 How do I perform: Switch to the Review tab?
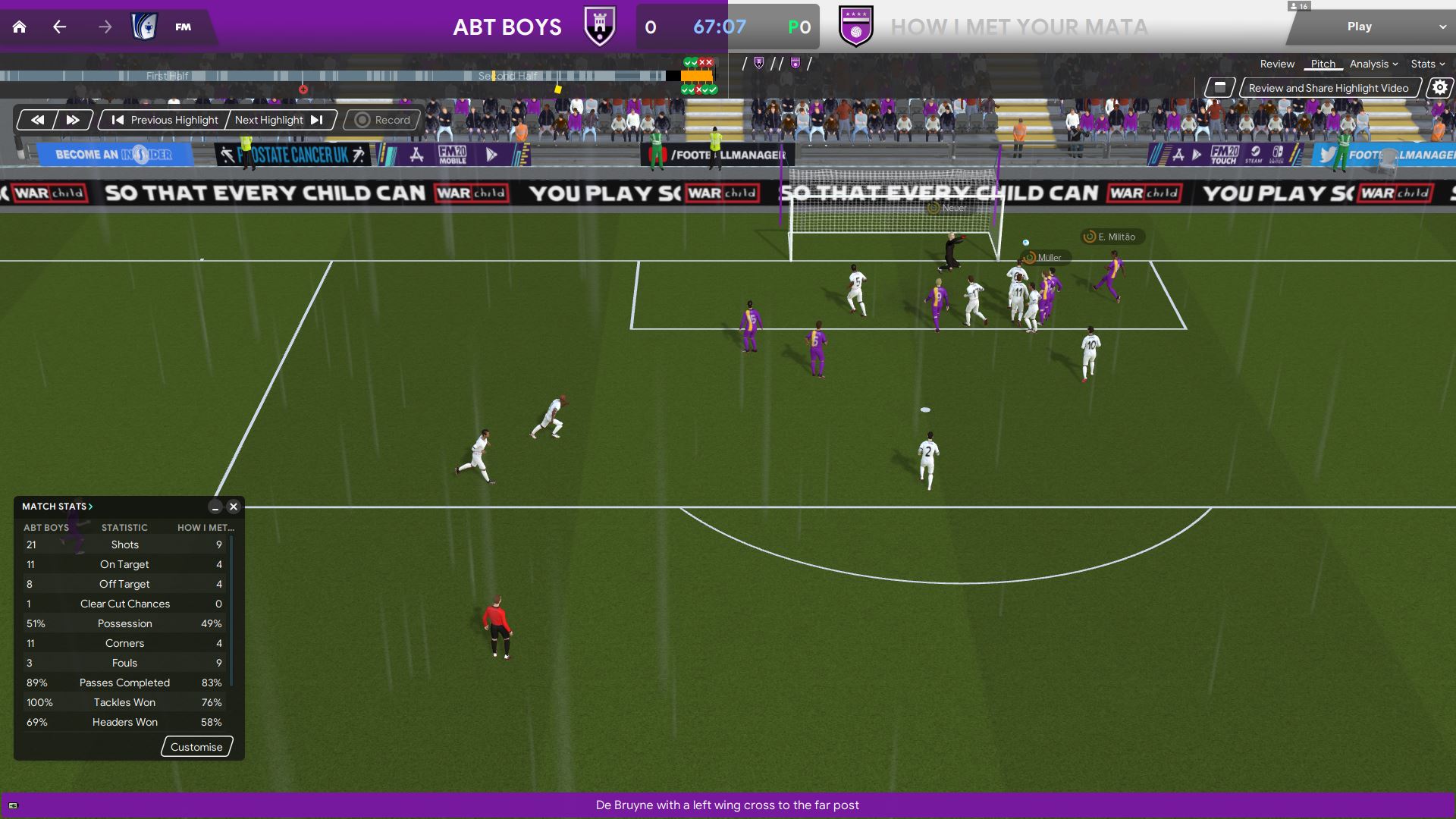(1277, 64)
